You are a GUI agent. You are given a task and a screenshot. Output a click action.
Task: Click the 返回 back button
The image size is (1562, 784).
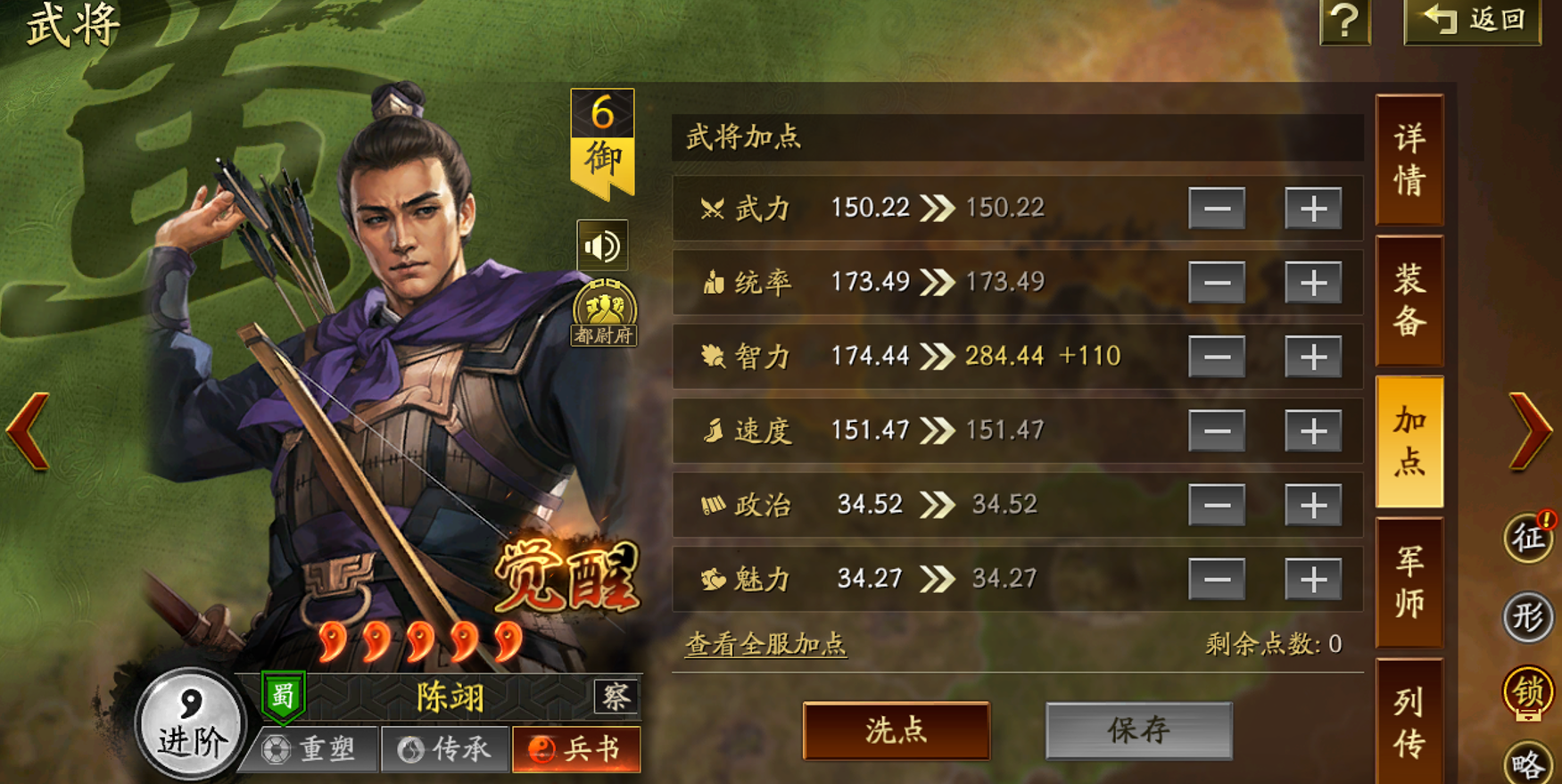pyautogui.click(x=1473, y=24)
